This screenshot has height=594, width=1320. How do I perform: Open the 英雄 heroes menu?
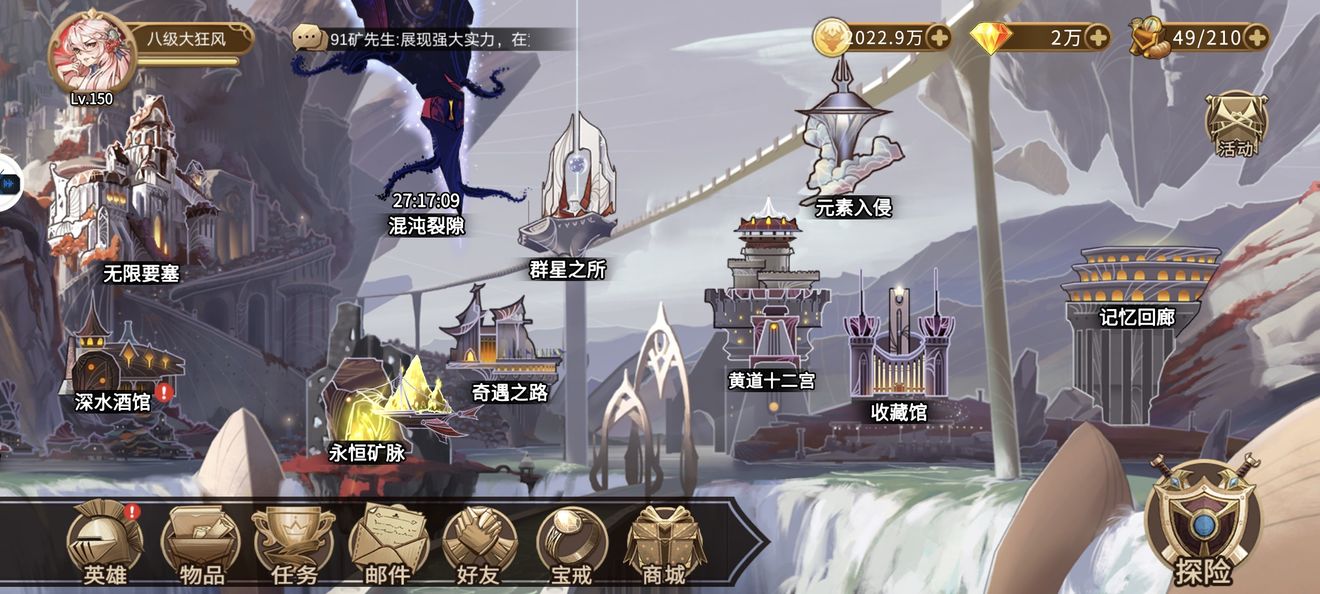point(105,545)
